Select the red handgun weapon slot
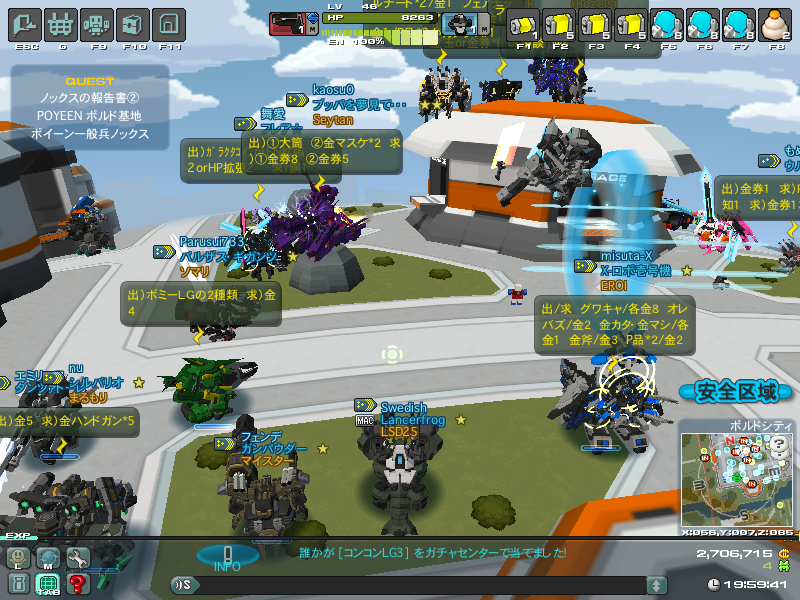Viewport: 800px width, 600px height. [x=289, y=22]
